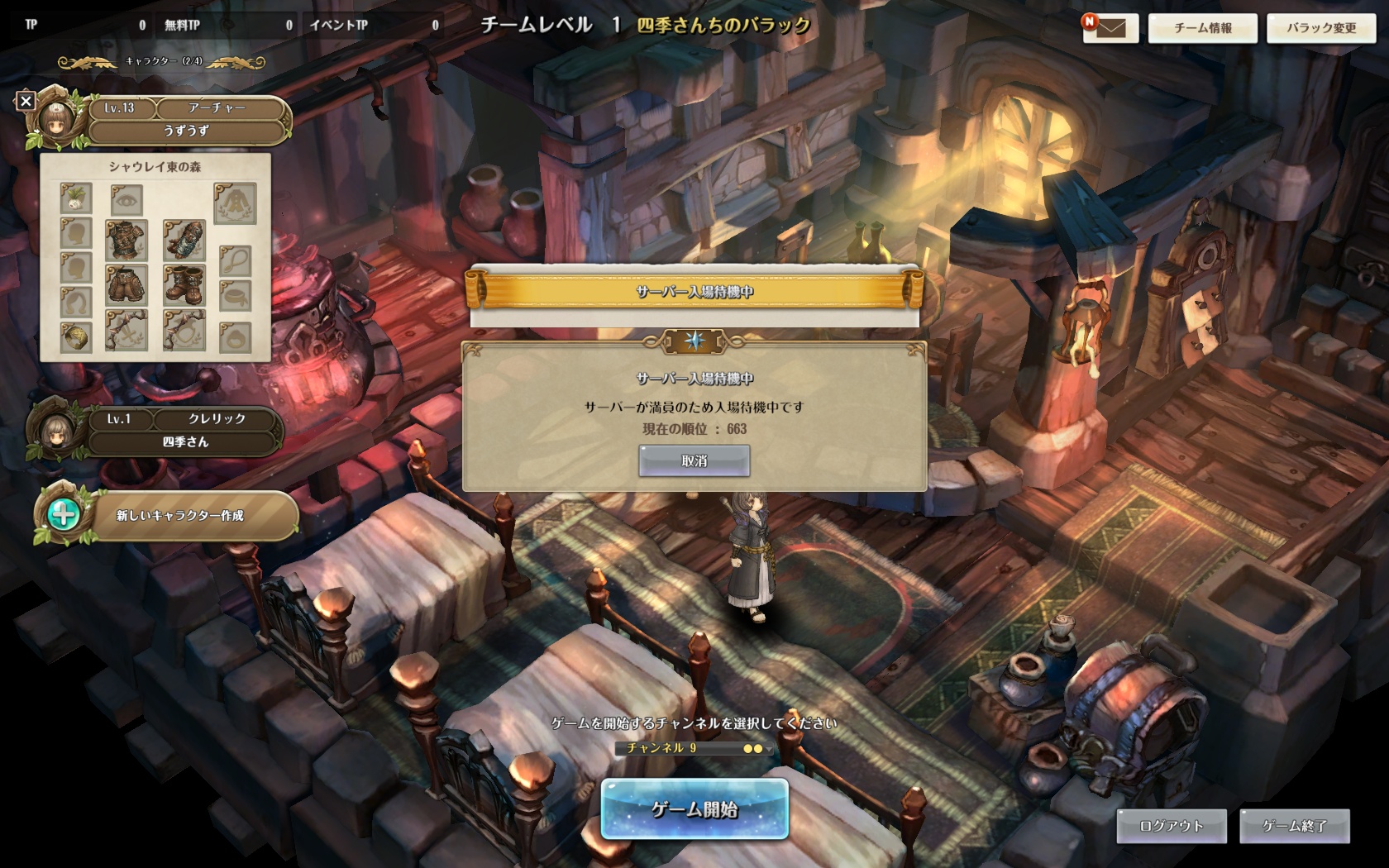Image resolution: width=1389 pixels, height=868 pixels.
Task: Select the Lv.13 アーチャー character うずうず
Action: tap(186, 120)
